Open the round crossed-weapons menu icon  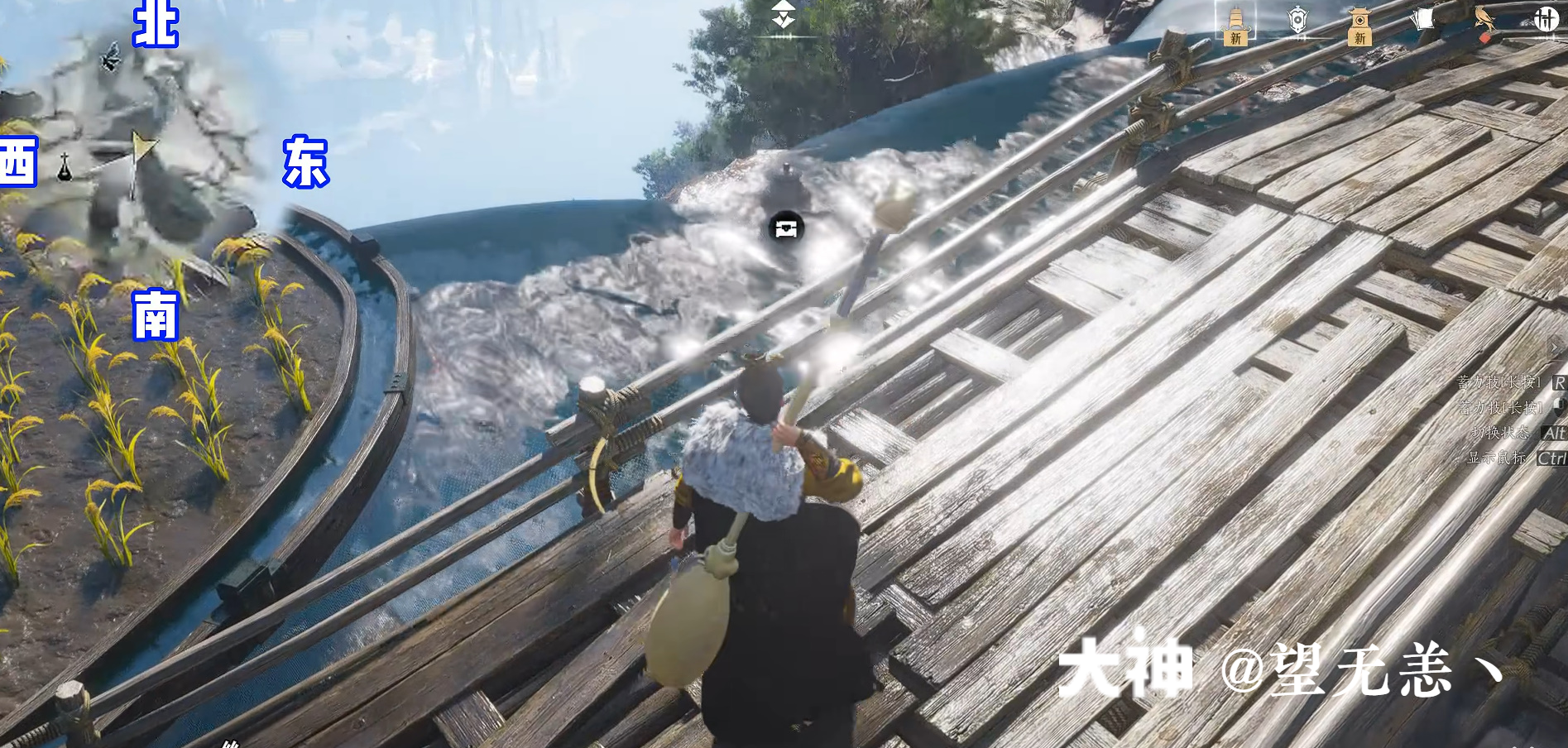1546,19
